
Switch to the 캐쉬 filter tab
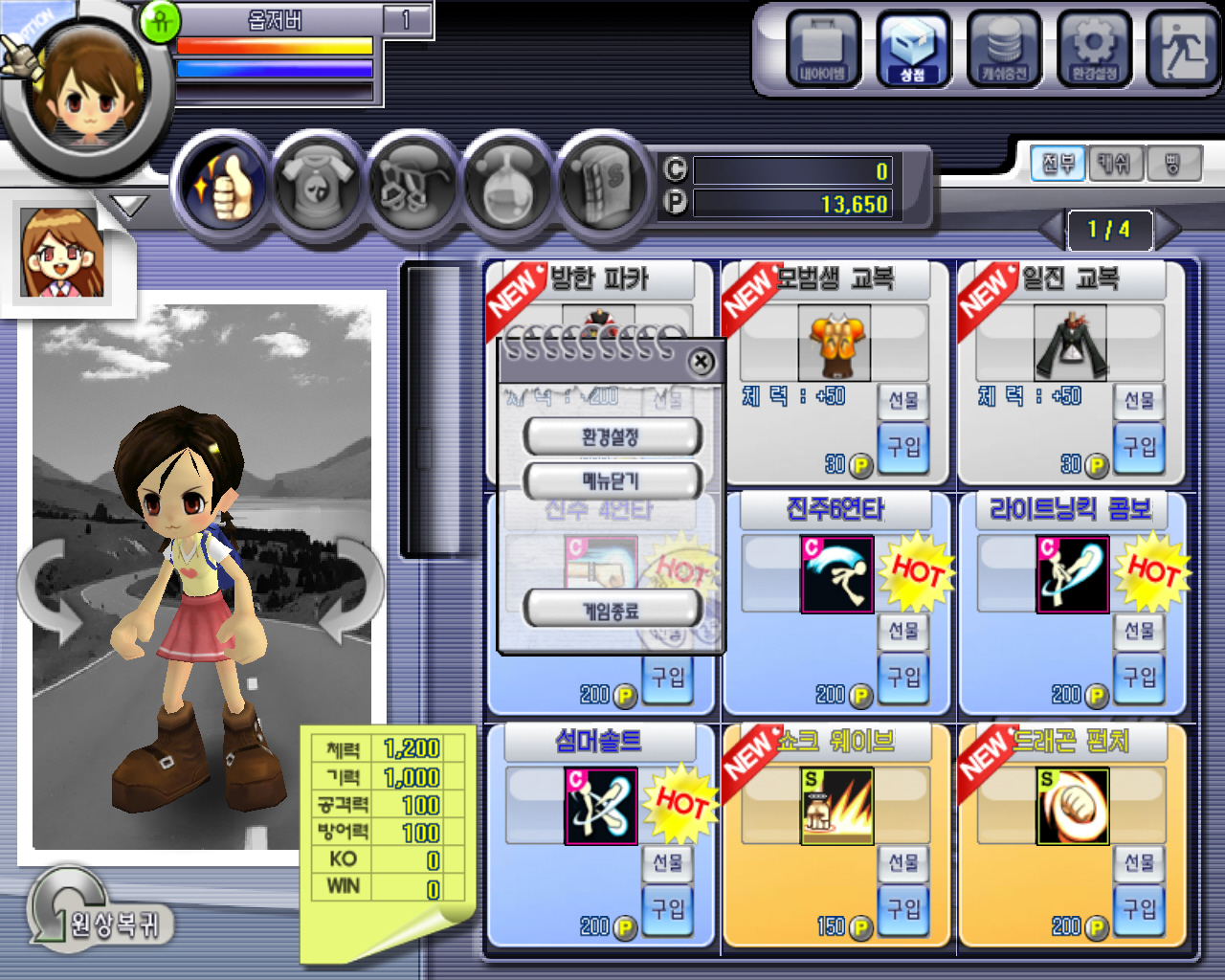1115,165
